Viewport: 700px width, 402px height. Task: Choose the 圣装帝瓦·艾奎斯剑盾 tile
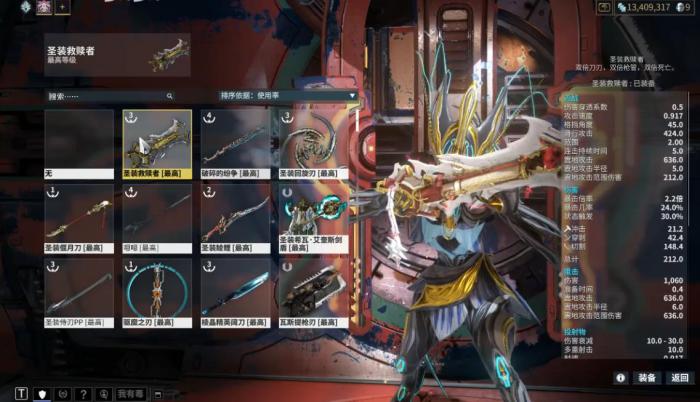coord(313,219)
